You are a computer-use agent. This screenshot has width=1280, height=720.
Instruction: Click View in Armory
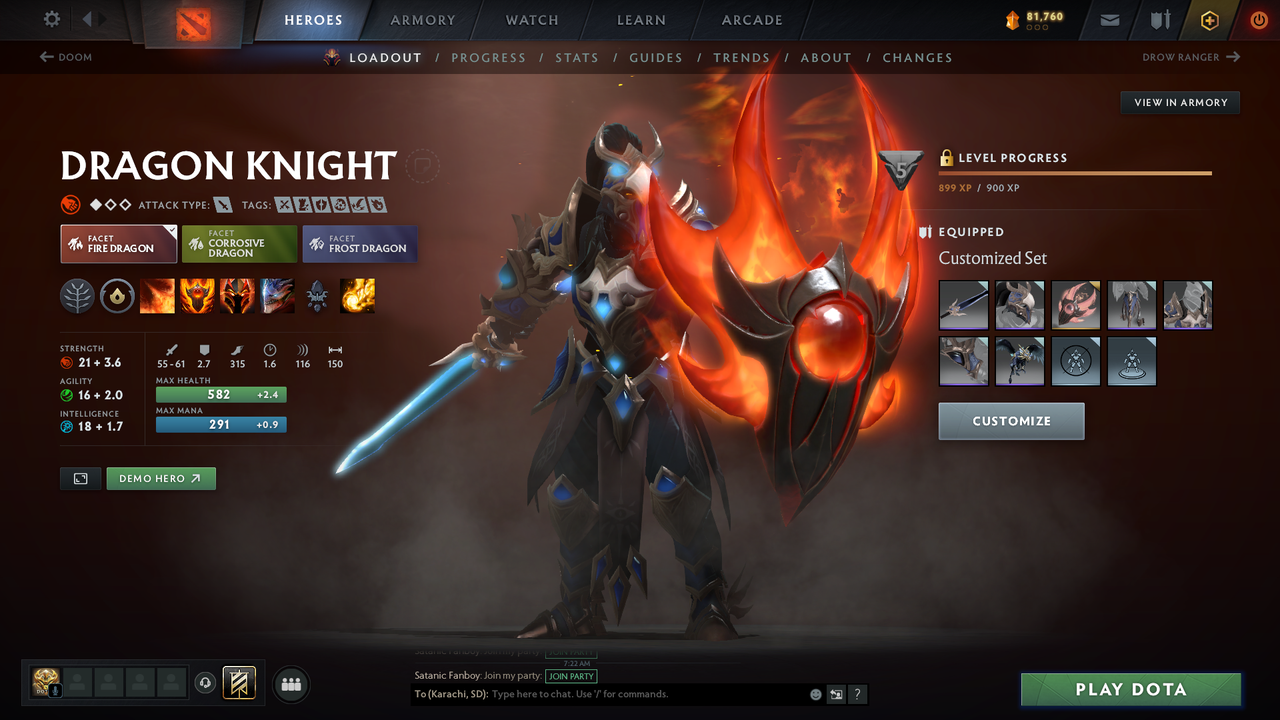coord(1179,102)
